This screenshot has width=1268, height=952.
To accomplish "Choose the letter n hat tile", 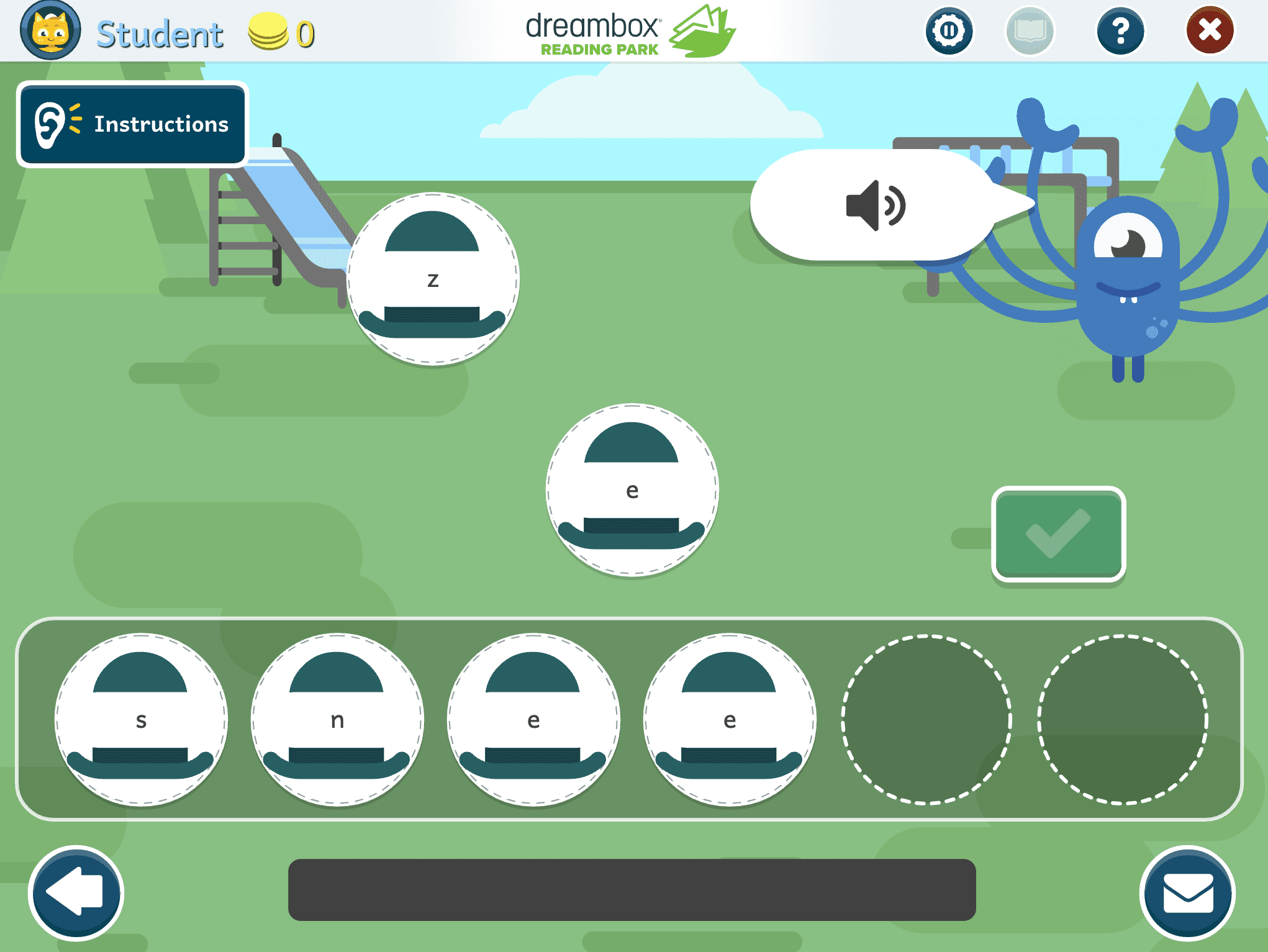I will pos(337,720).
